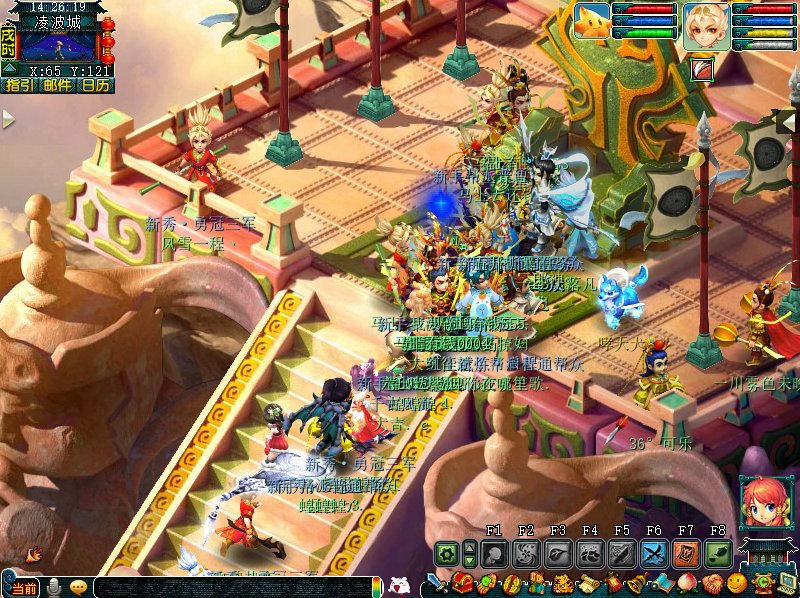Screen dimensions: 800x598
Task: Use the F8 green leaf skill
Action: [x=718, y=553]
